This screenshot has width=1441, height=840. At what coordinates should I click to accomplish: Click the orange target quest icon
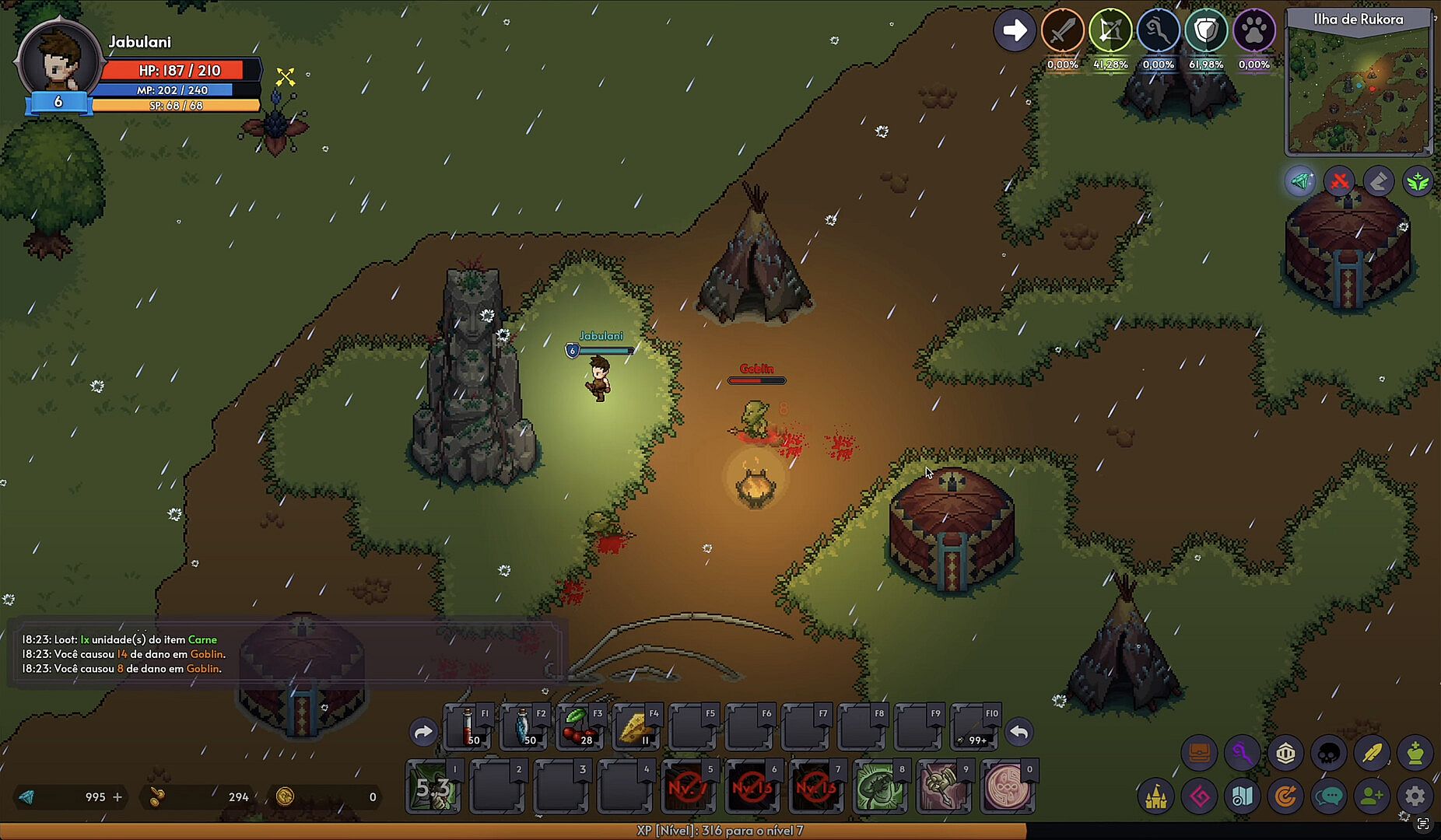[1285, 796]
